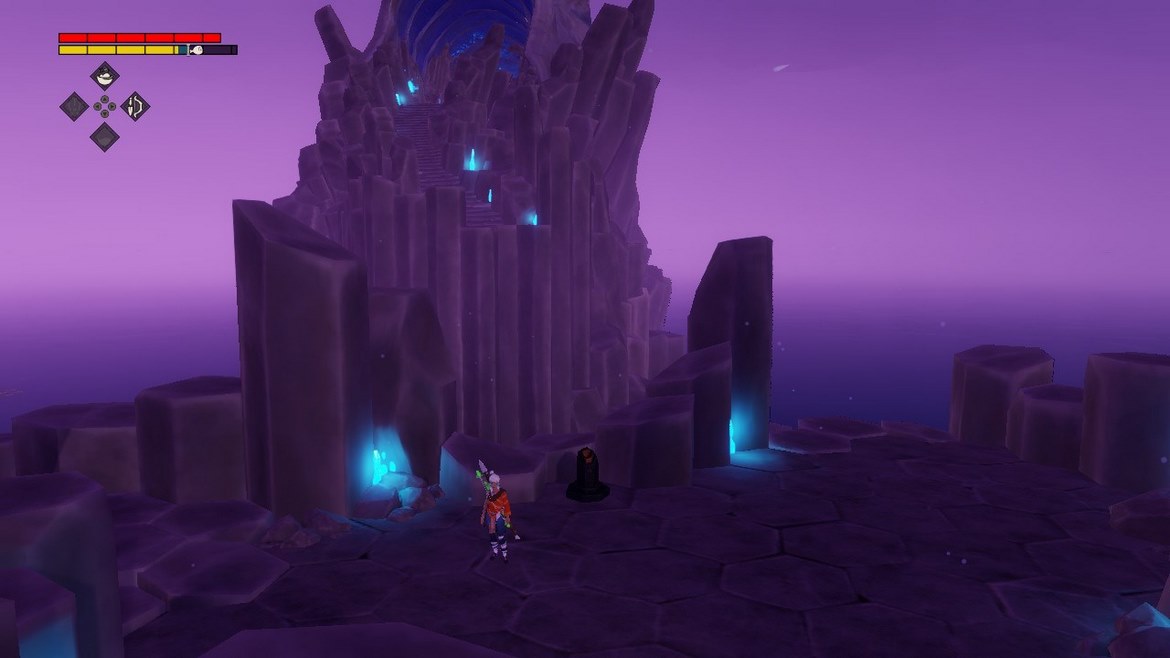Select the food bowl quick slot
The width and height of the screenshot is (1170, 658).
(105, 76)
